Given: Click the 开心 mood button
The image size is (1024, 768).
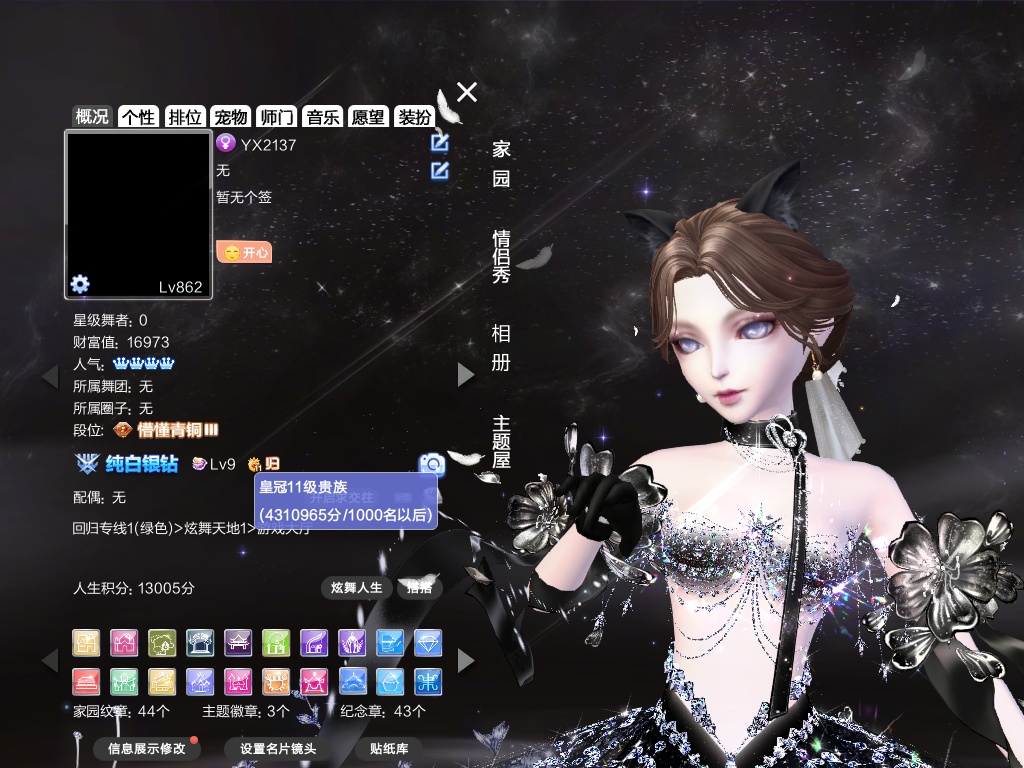Looking at the screenshot, I should pos(244,252).
